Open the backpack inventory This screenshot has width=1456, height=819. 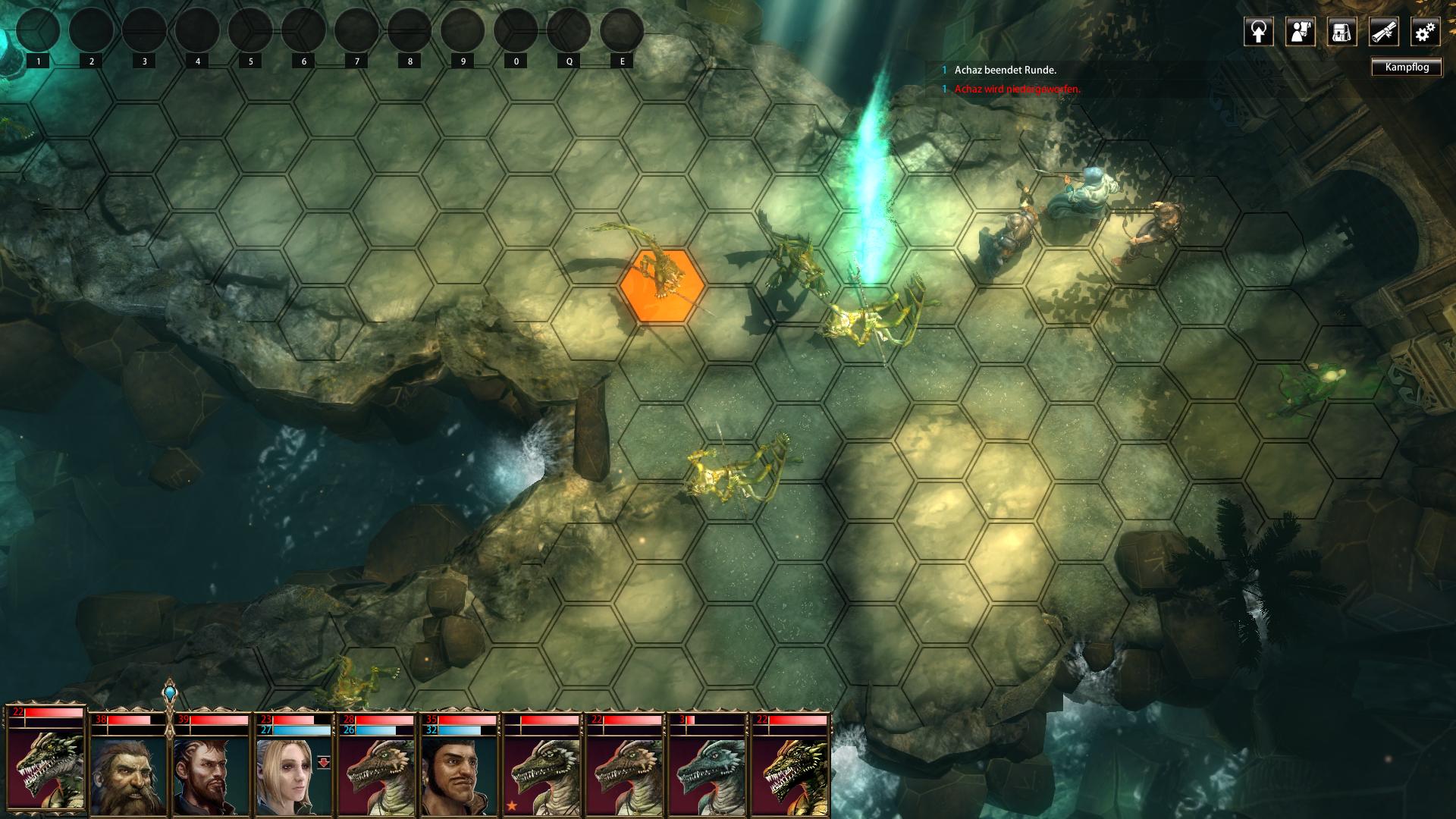coord(1341,32)
